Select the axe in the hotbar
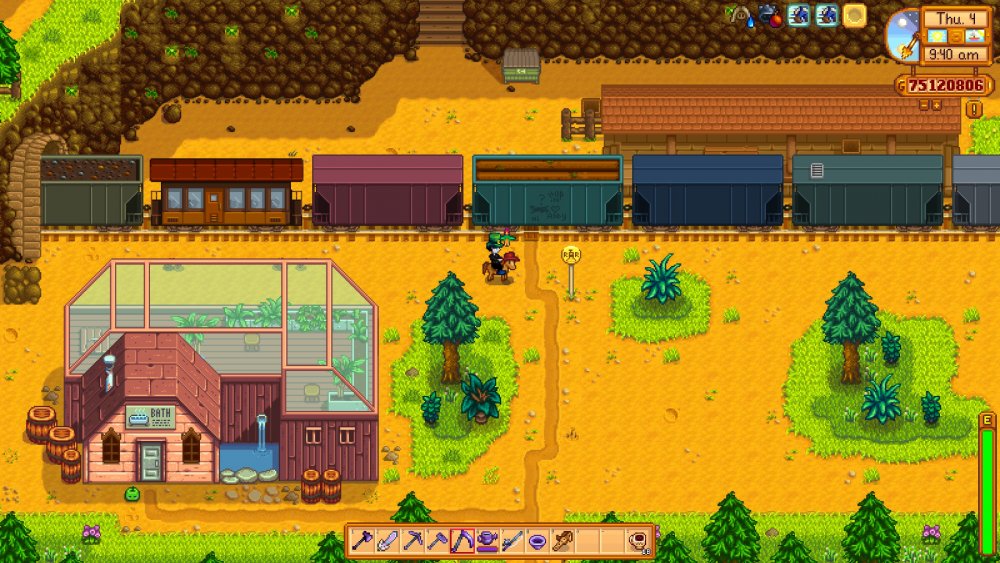Screen dimensions: 1000x563 tap(363, 541)
